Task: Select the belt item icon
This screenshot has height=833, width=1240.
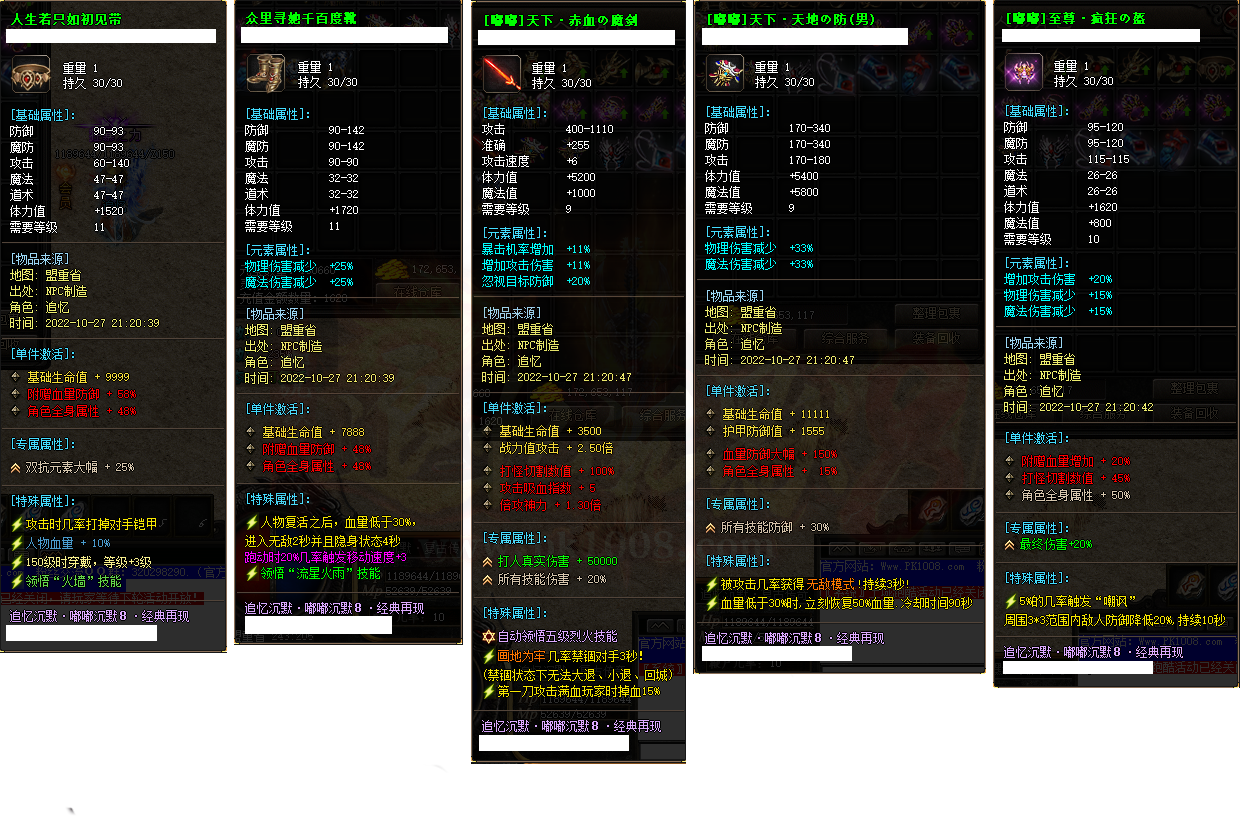Action: (30, 75)
